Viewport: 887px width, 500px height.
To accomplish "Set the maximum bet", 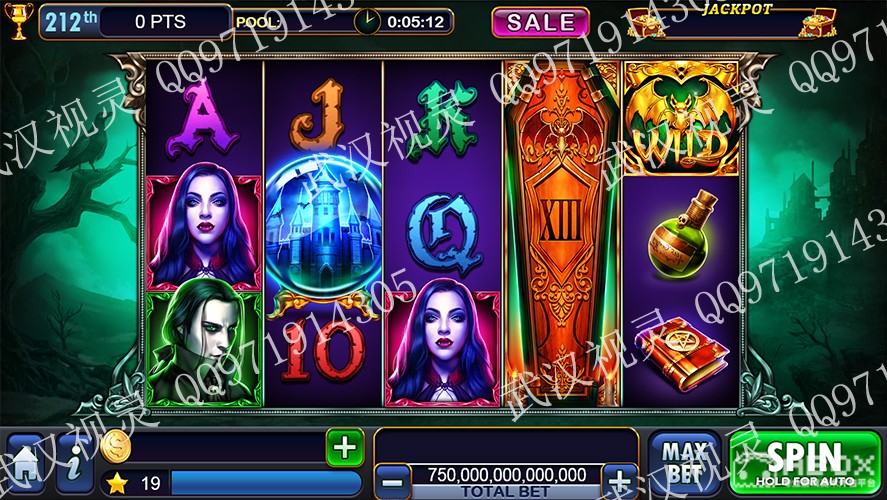I will [684, 462].
